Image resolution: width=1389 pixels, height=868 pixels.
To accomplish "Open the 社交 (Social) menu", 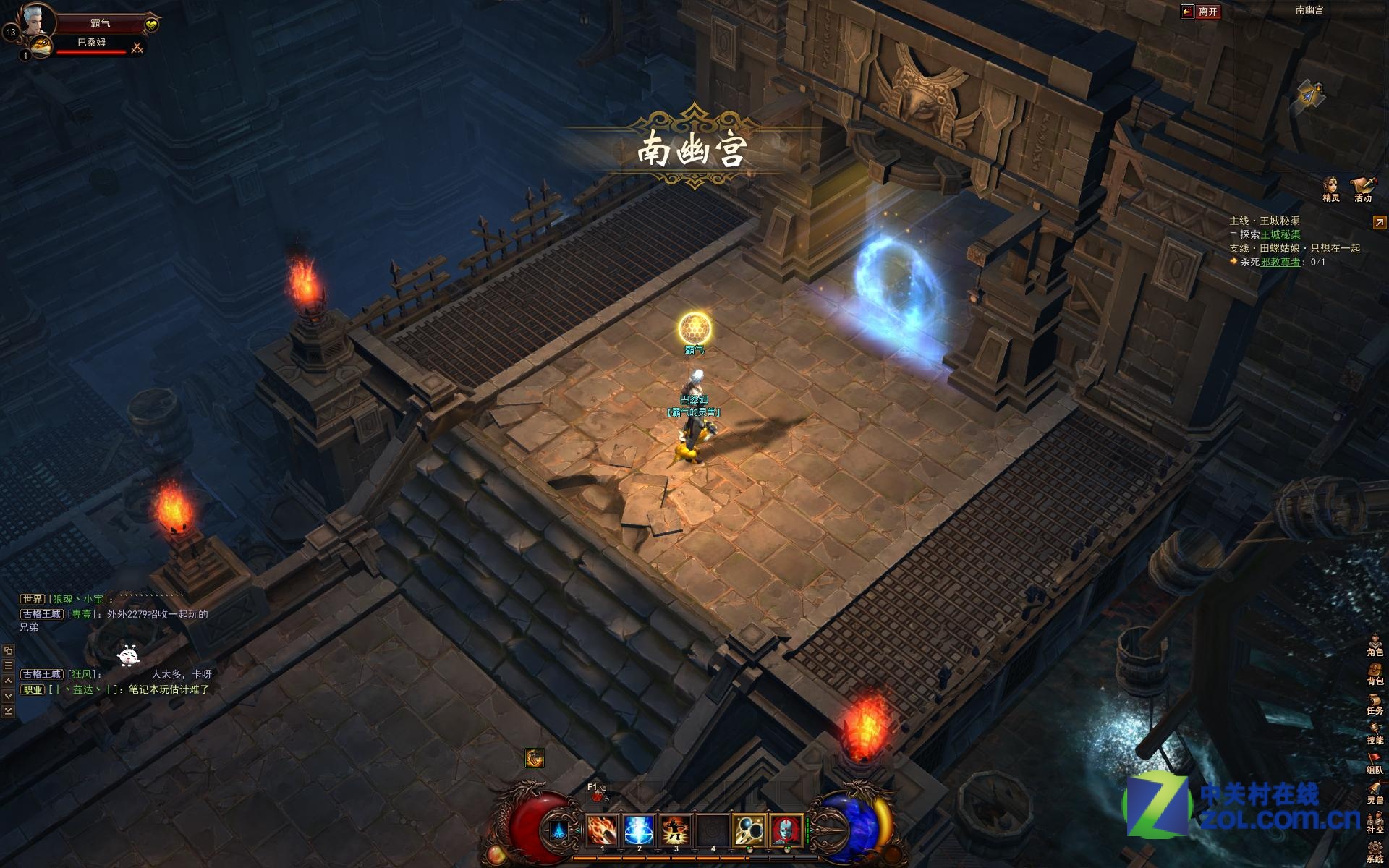I will click(x=1375, y=822).
